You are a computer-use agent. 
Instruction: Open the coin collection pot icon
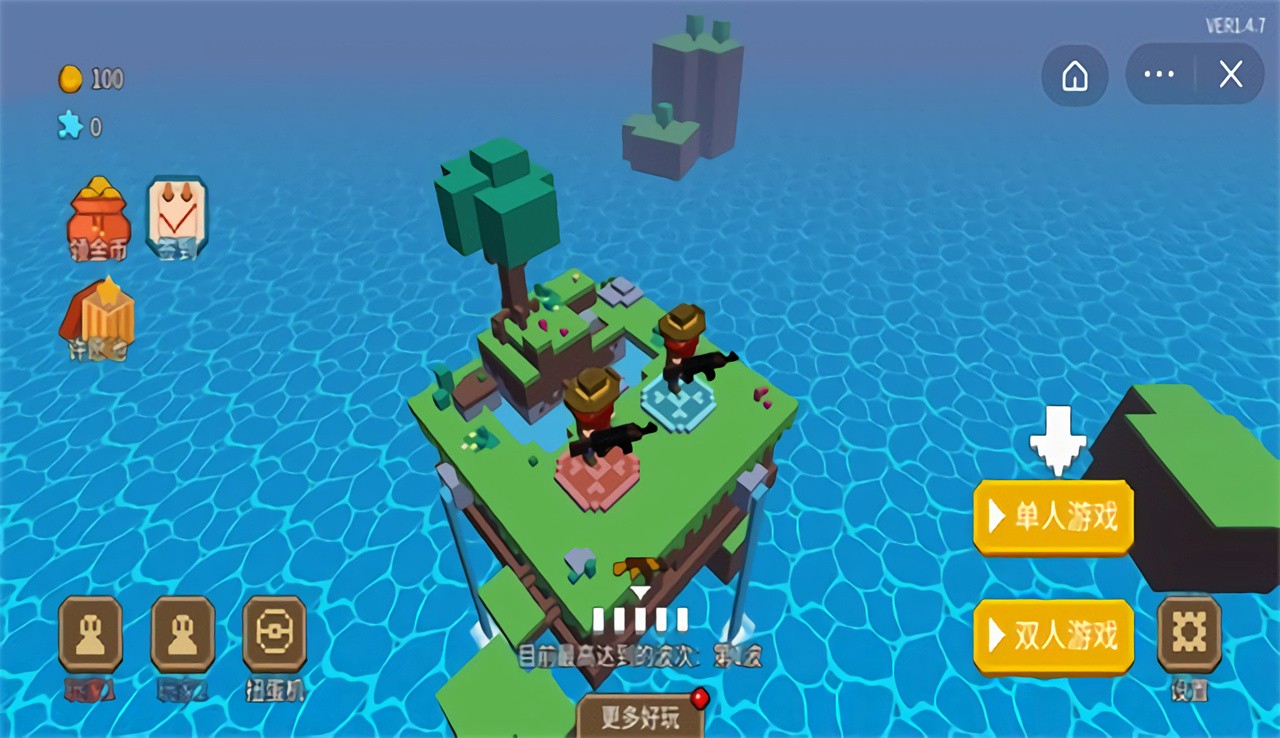96,218
